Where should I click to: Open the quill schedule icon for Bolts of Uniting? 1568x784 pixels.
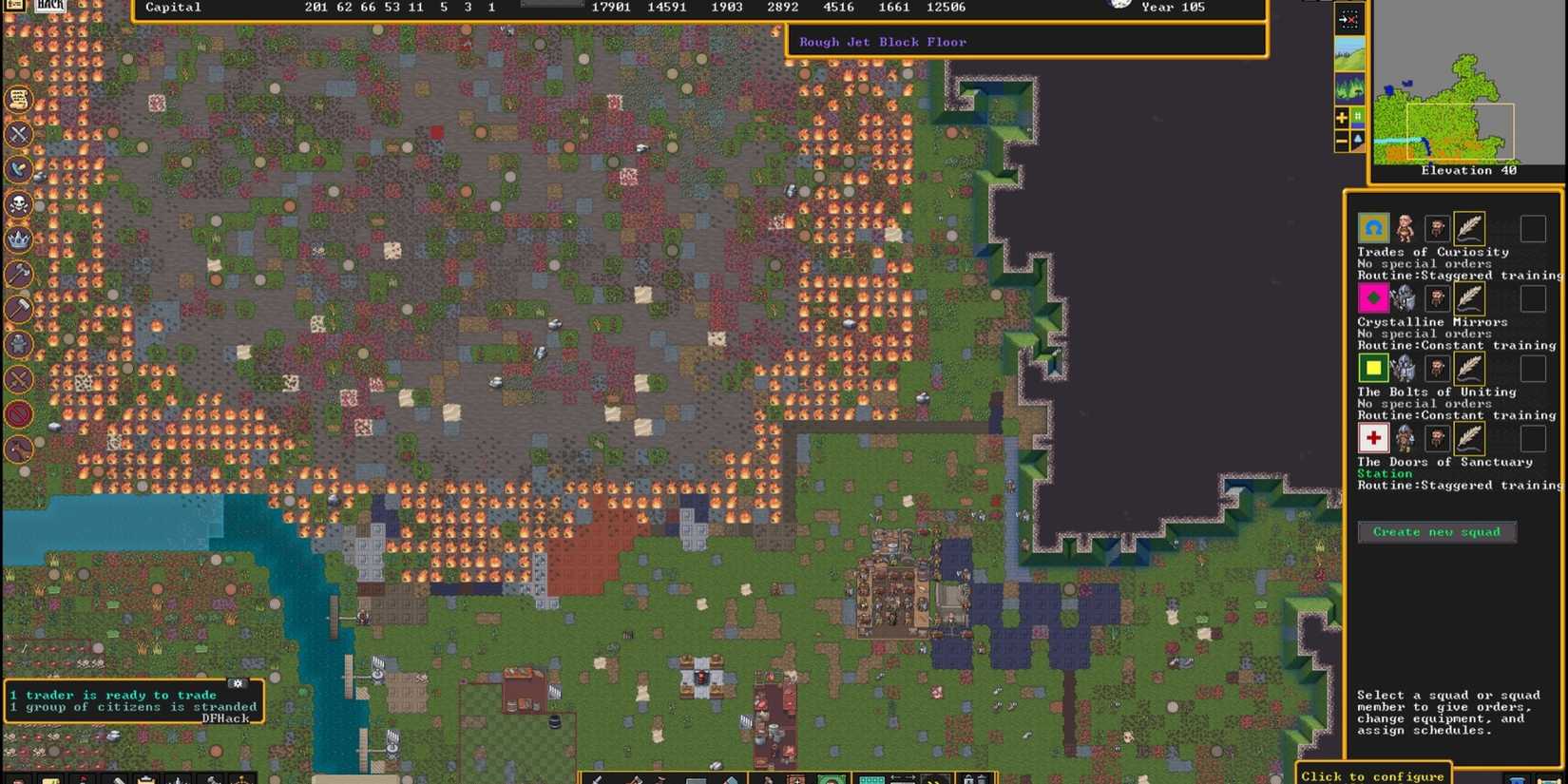(x=1469, y=368)
